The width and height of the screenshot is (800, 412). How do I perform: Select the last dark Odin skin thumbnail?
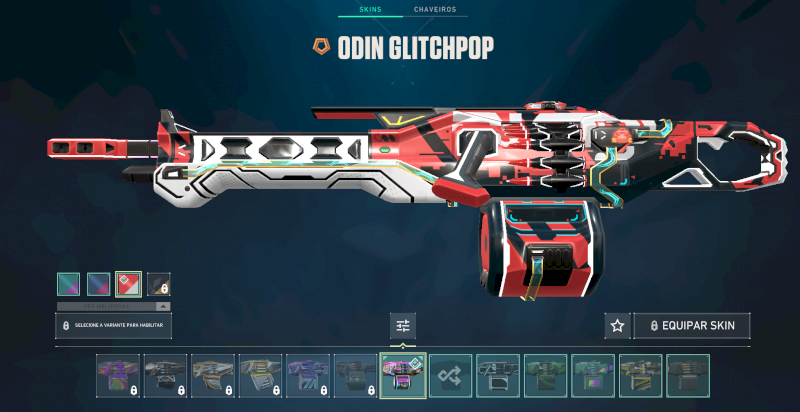tap(688, 375)
